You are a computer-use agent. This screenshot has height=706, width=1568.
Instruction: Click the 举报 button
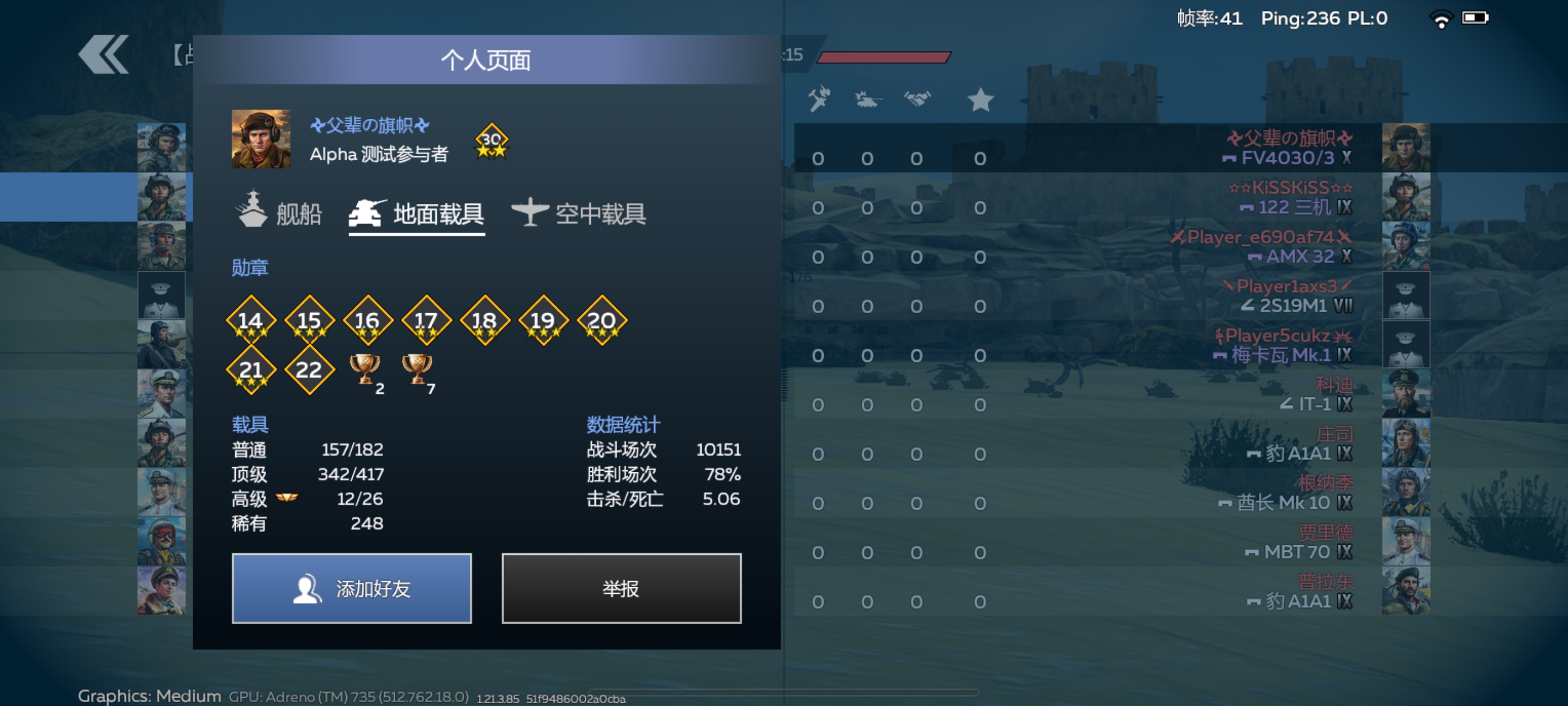[621, 588]
